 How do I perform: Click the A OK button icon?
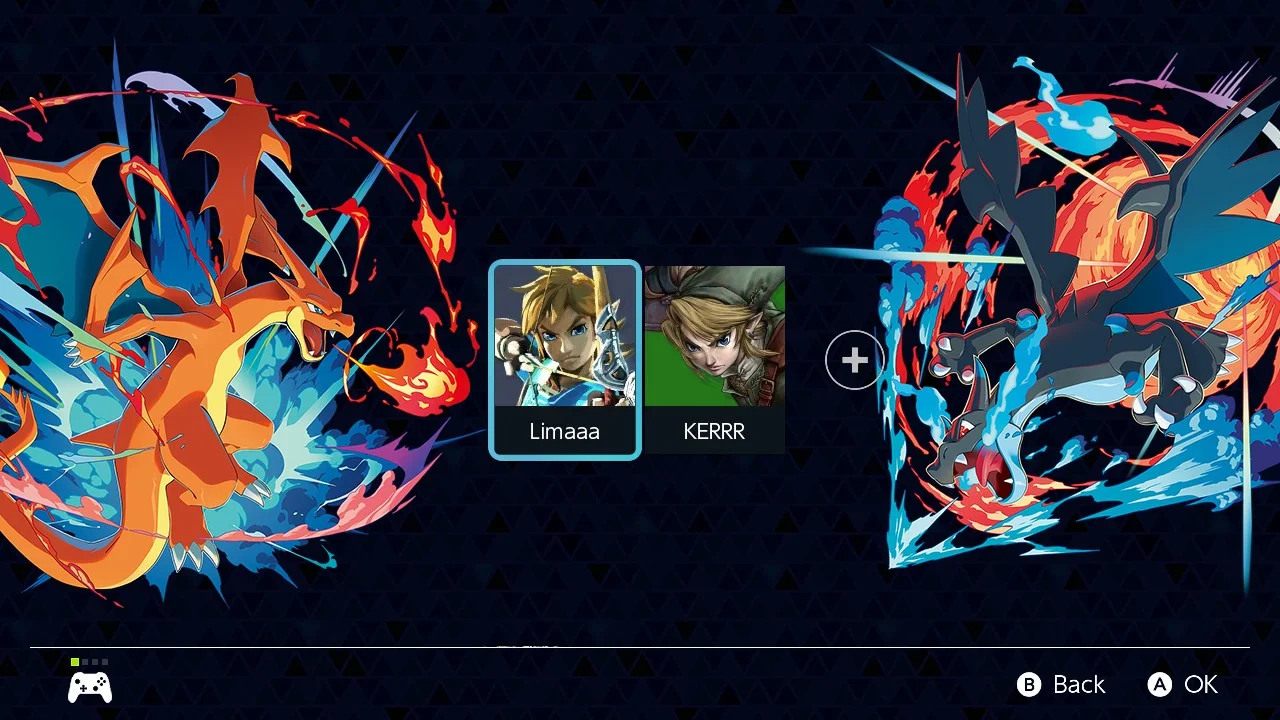tap(1160, 685)
